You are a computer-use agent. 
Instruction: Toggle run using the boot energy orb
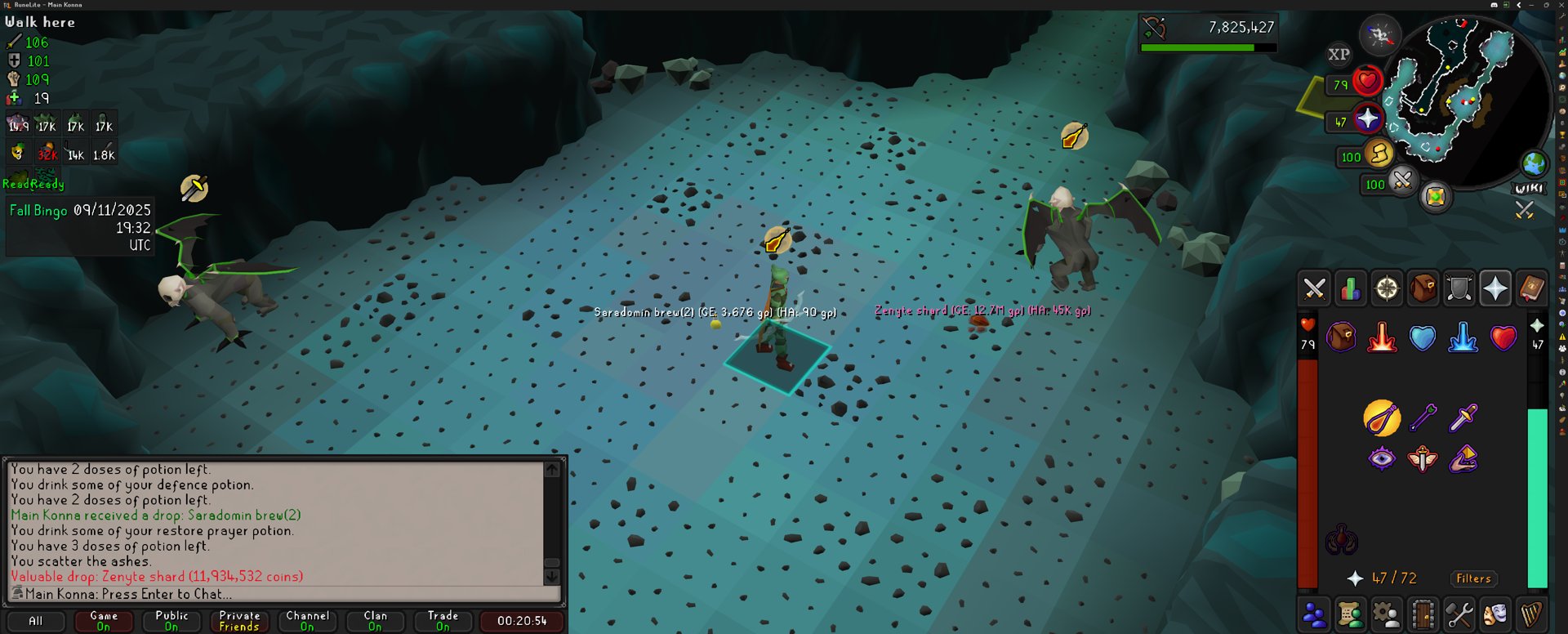1379,154
